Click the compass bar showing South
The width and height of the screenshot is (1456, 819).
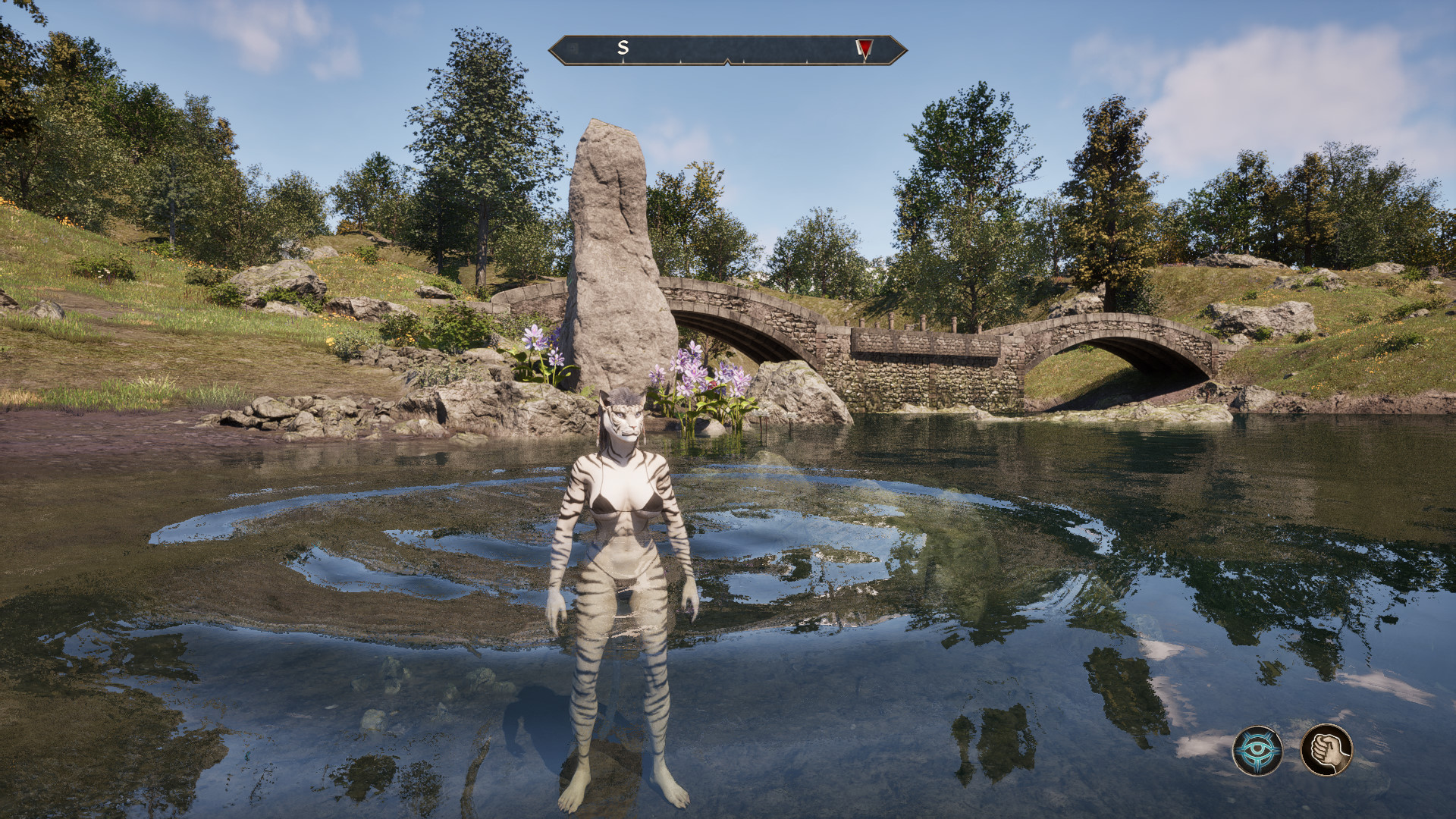tap(726, 49)
